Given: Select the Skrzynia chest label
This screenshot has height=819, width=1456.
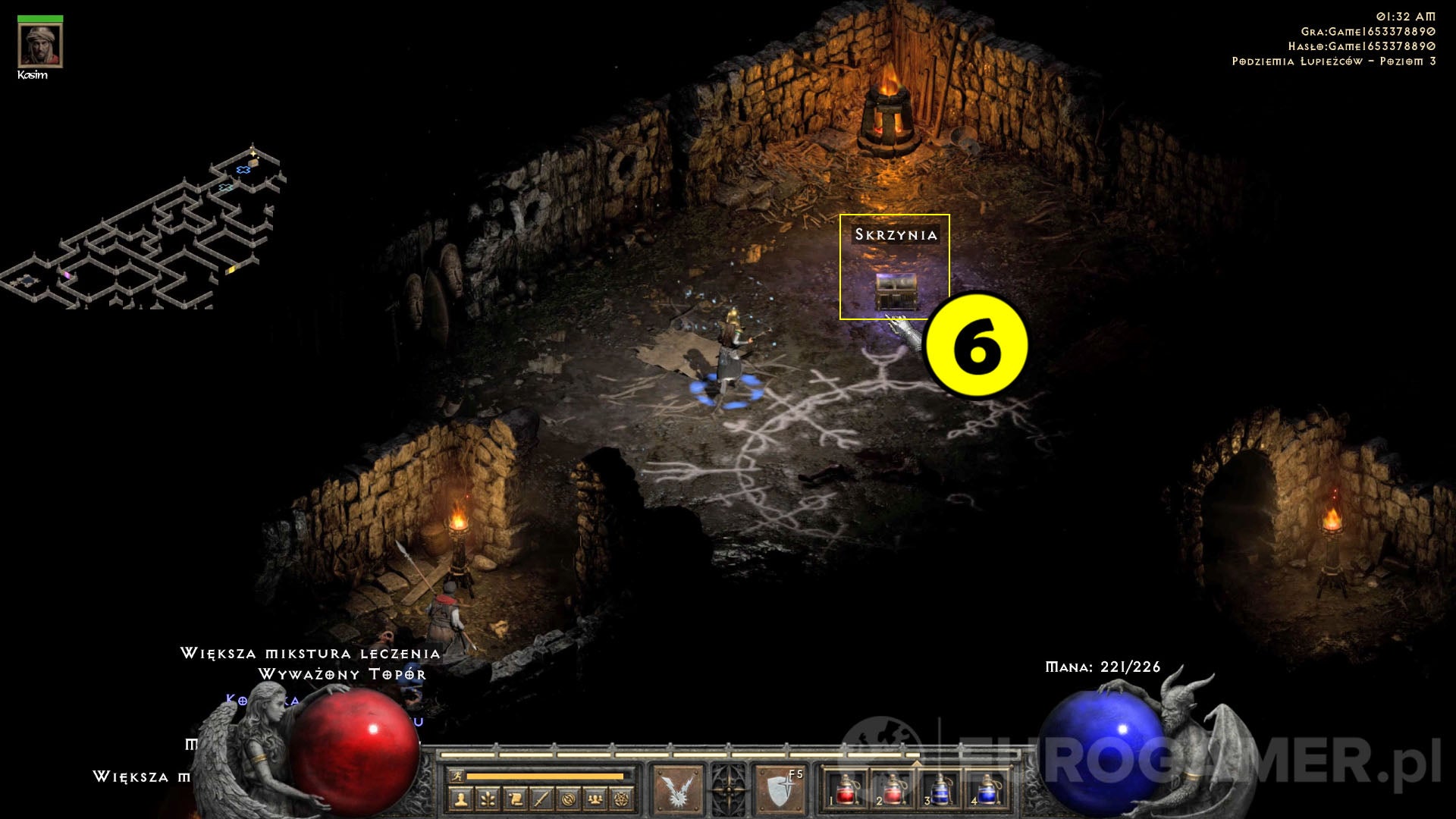Looking at the screenshot, I should (895, 235).
